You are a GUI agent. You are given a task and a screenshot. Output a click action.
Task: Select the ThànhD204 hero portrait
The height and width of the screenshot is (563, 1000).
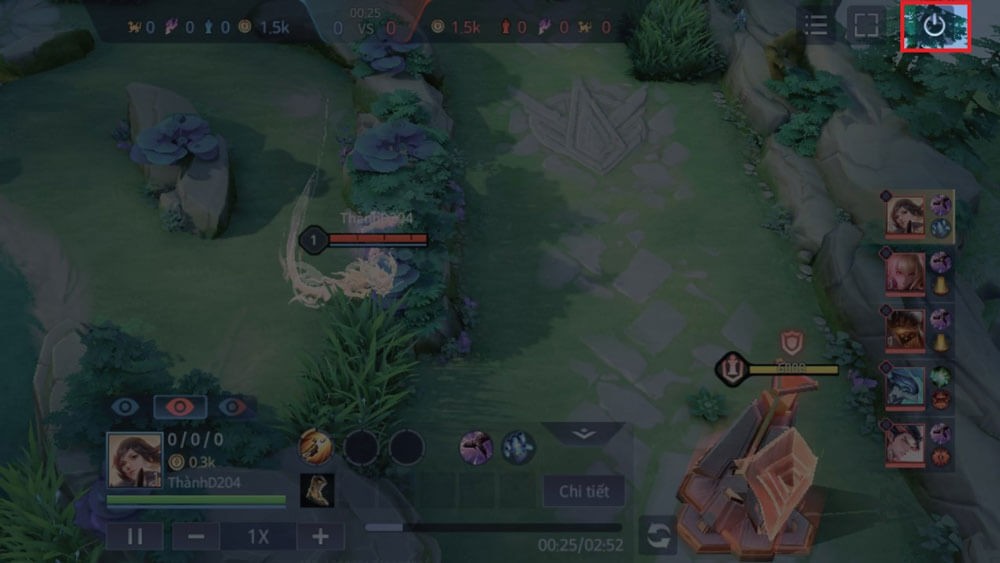134,460
